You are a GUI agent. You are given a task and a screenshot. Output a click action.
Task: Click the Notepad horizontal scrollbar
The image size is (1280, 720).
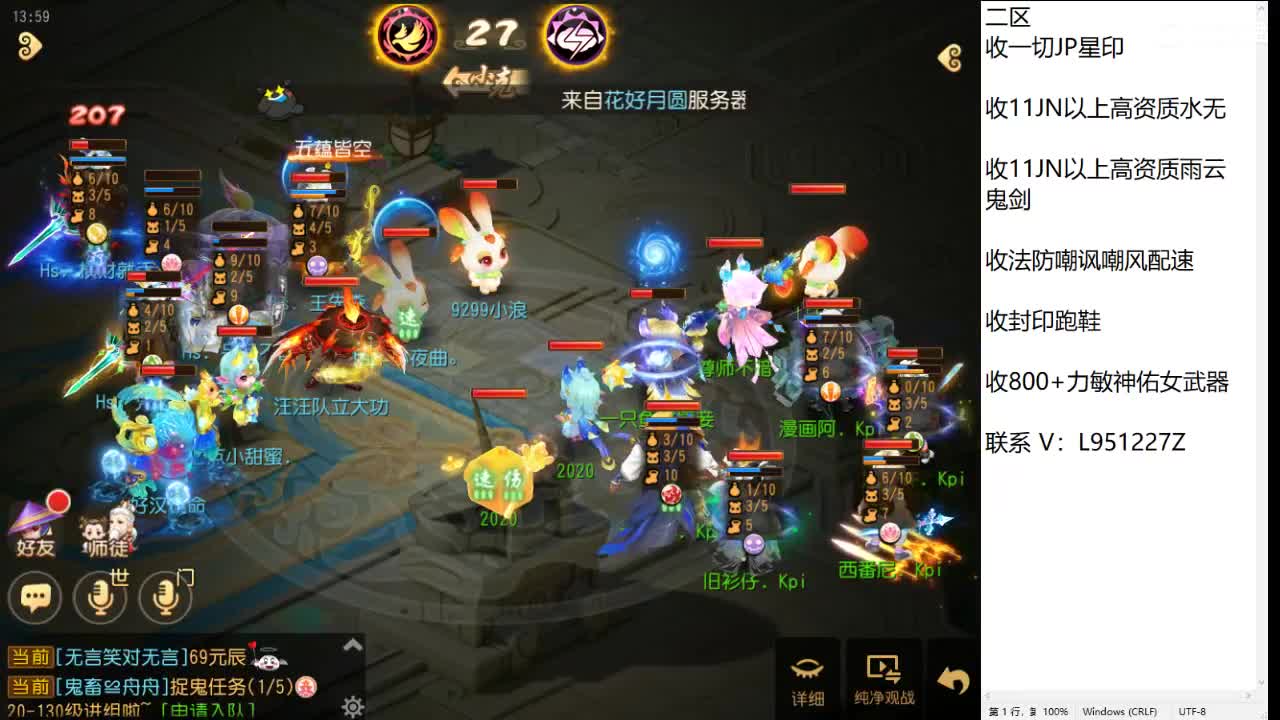1120,694
